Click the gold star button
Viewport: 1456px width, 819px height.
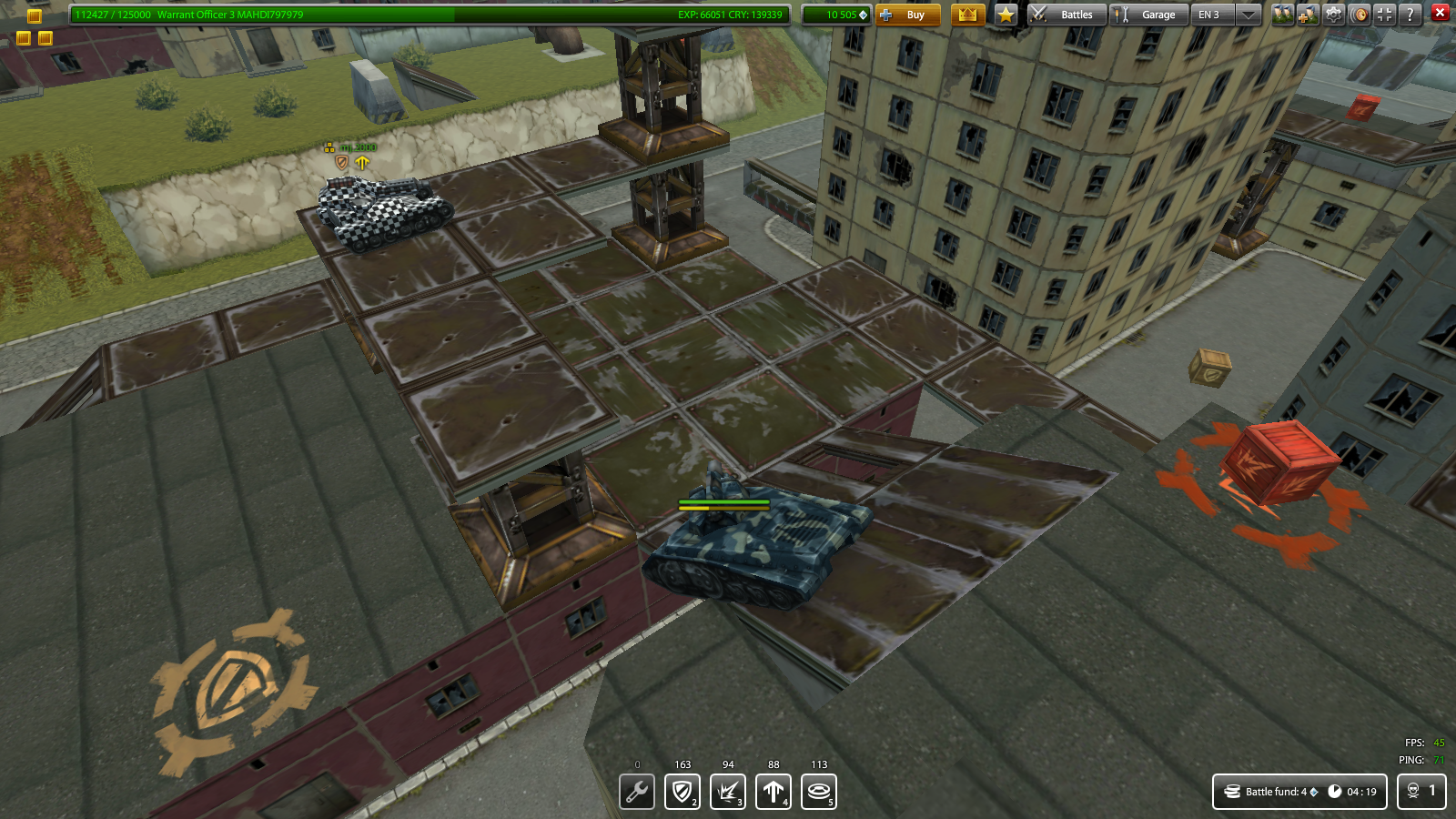(1006, 15)
